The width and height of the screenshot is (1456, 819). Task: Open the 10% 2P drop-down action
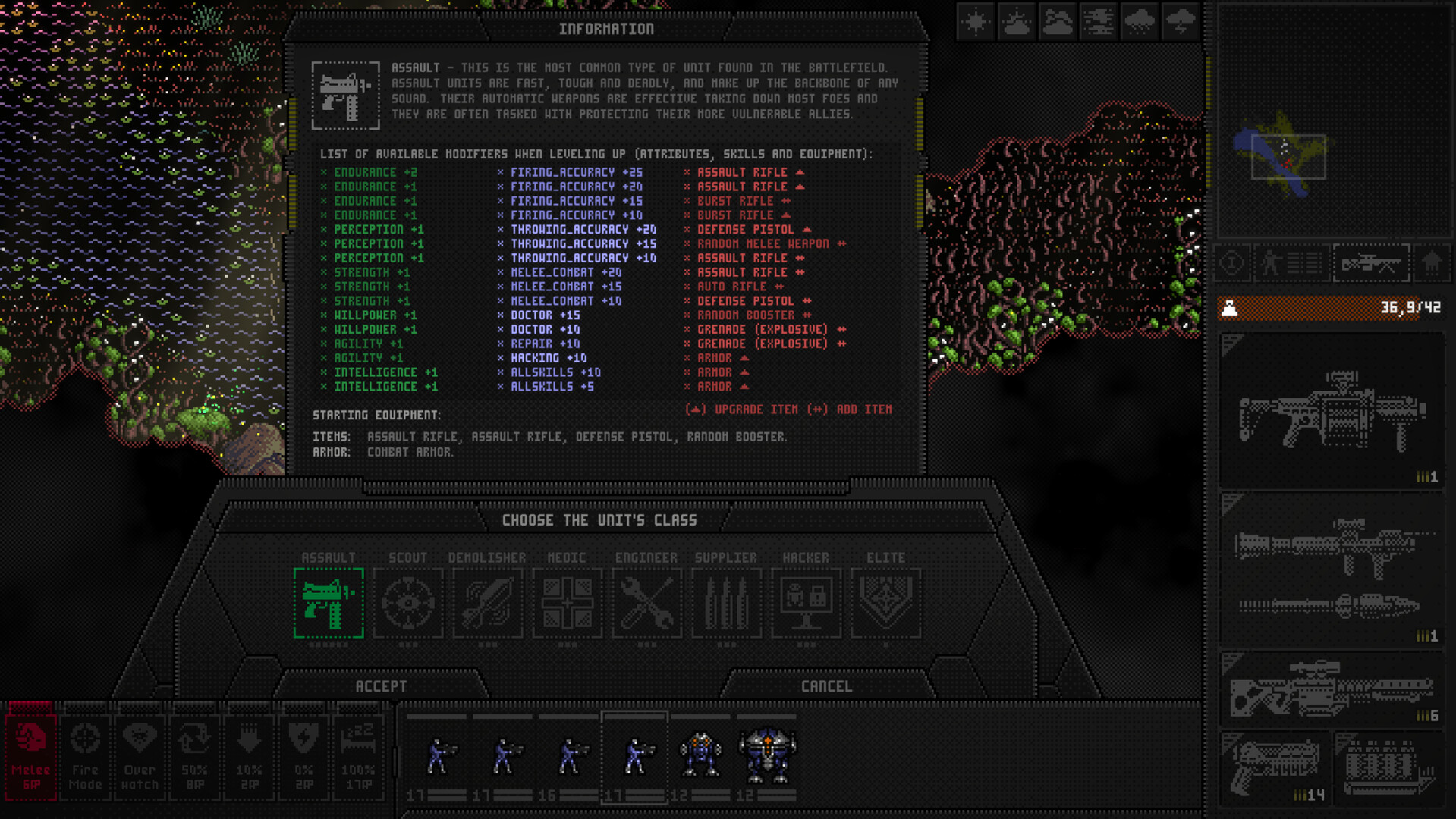(250, 755)
